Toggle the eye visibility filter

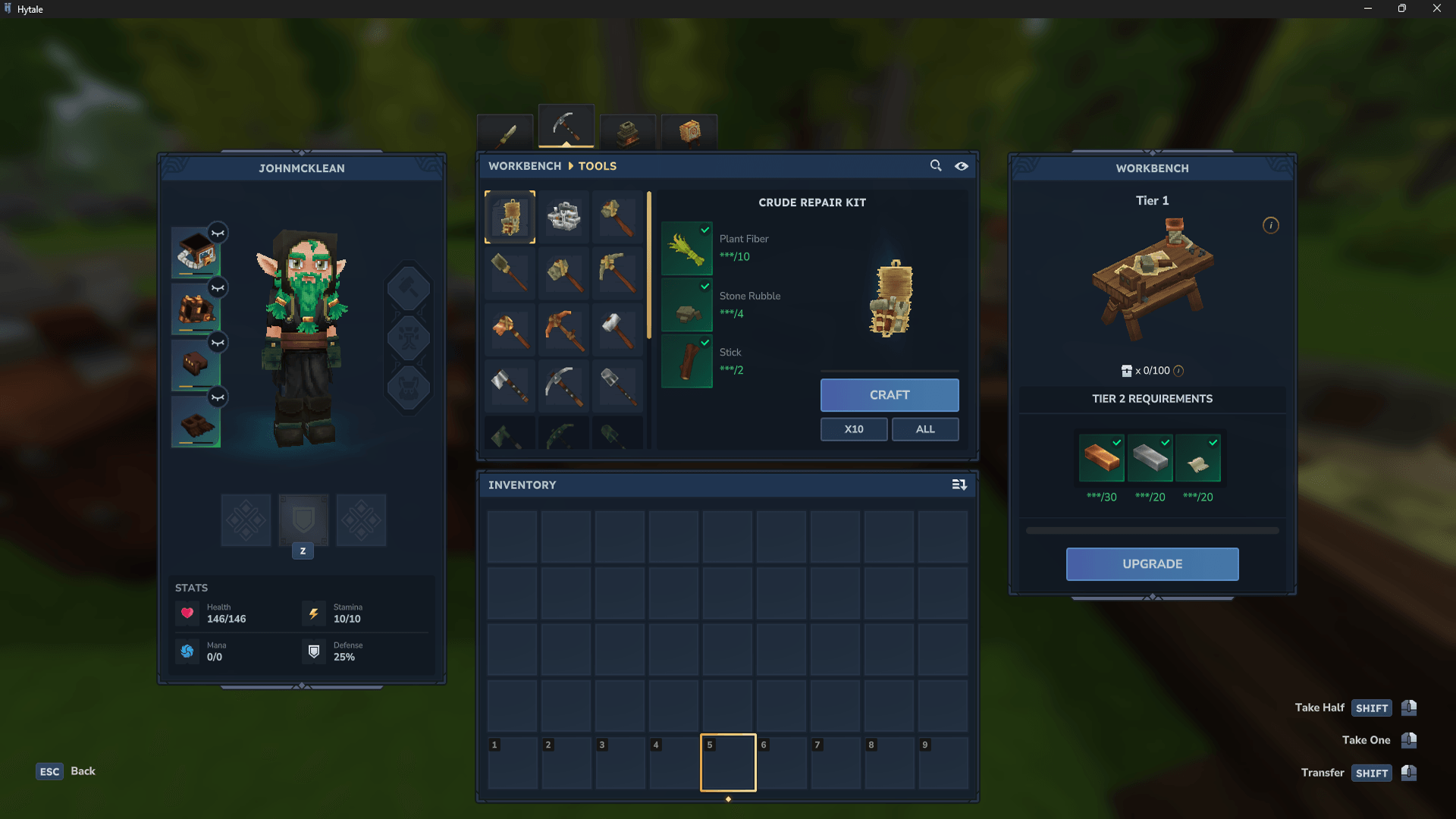click(x=961, y=166)
